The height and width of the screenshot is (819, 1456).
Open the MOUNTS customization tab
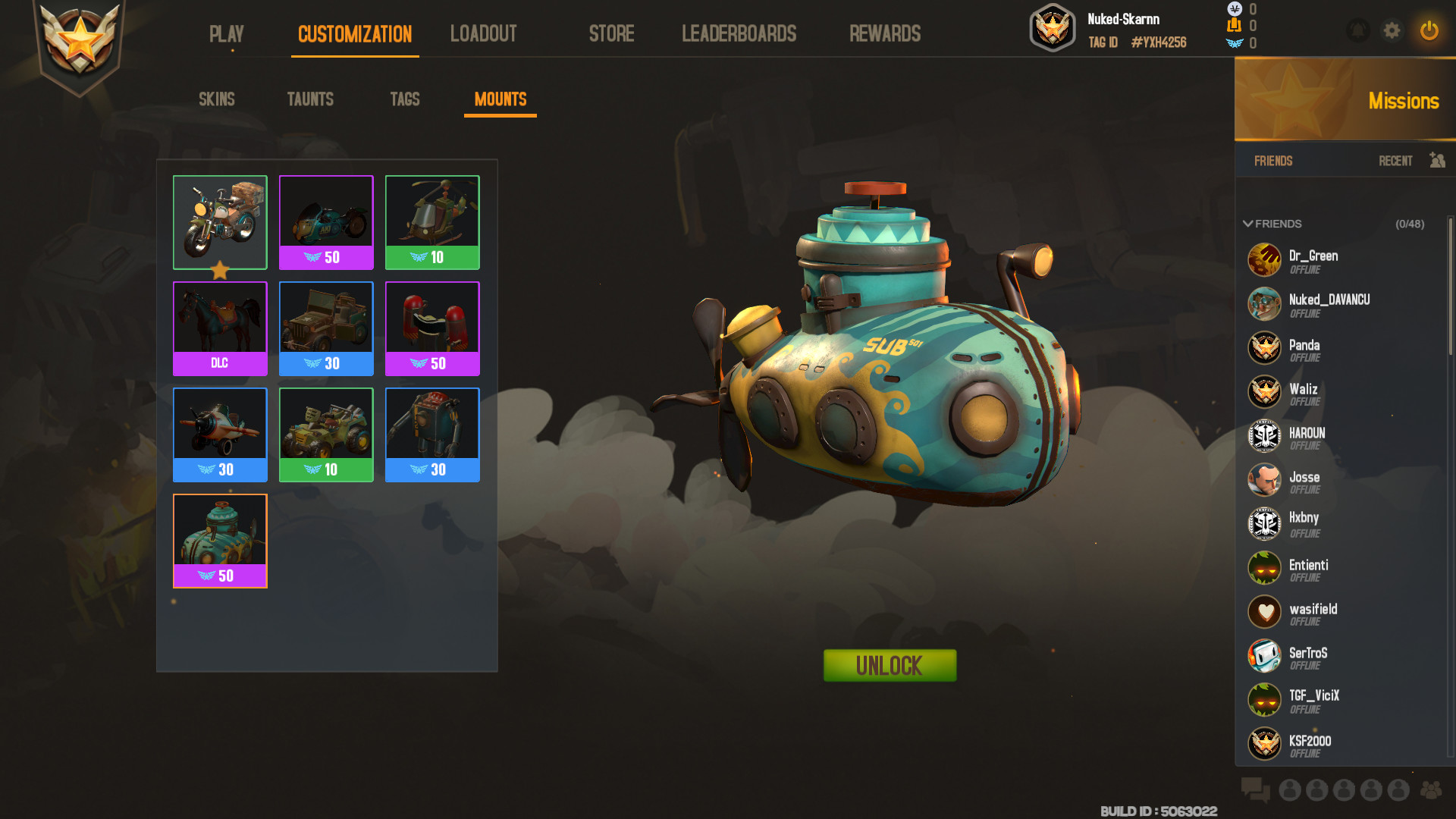click(500, 99)
